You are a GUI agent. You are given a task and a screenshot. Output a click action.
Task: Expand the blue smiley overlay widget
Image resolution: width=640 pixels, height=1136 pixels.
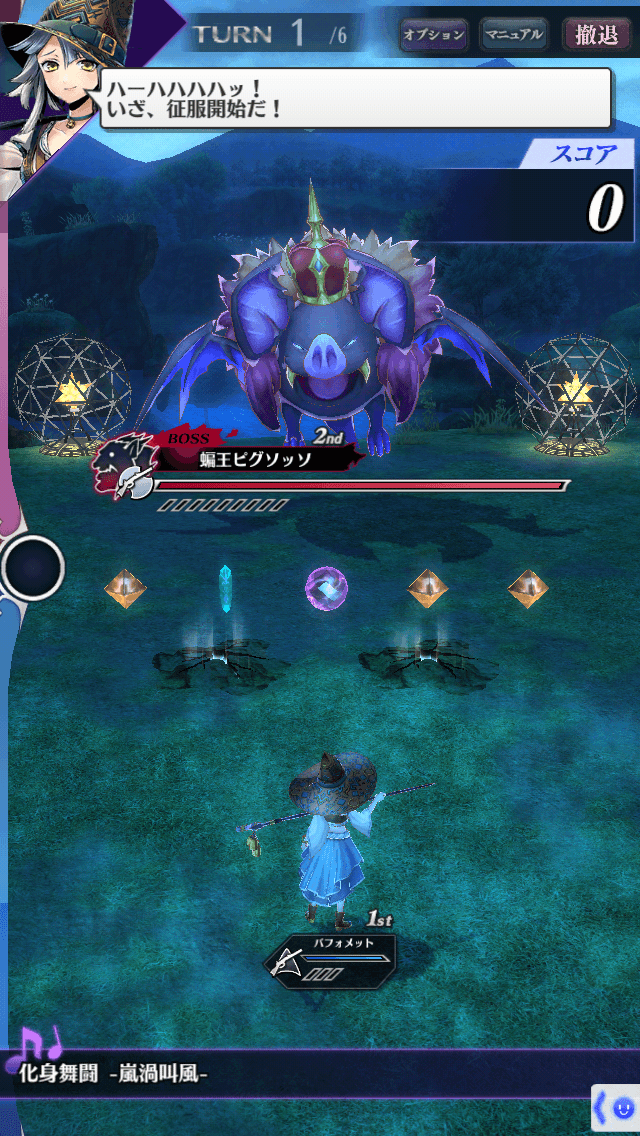pos(616,1107)
